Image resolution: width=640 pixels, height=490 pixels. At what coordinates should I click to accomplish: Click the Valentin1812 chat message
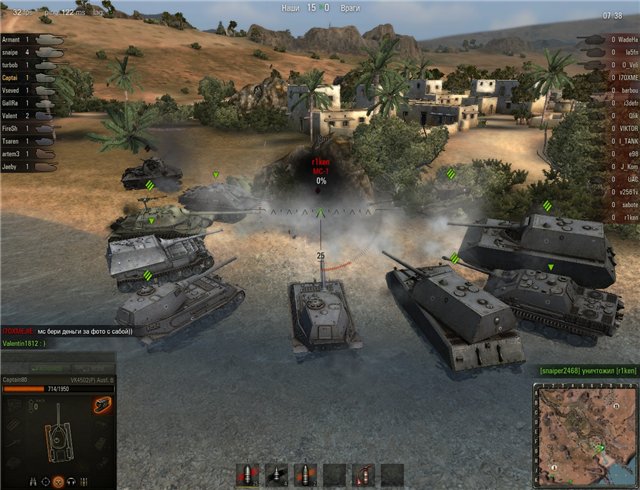click(32, 342)
